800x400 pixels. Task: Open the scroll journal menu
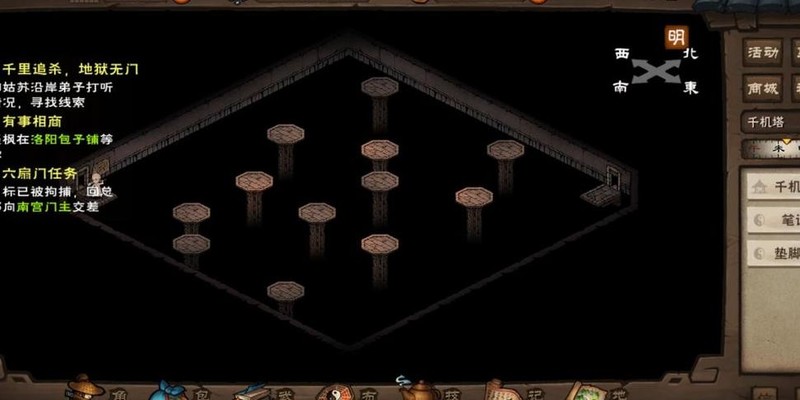(500, 388)
